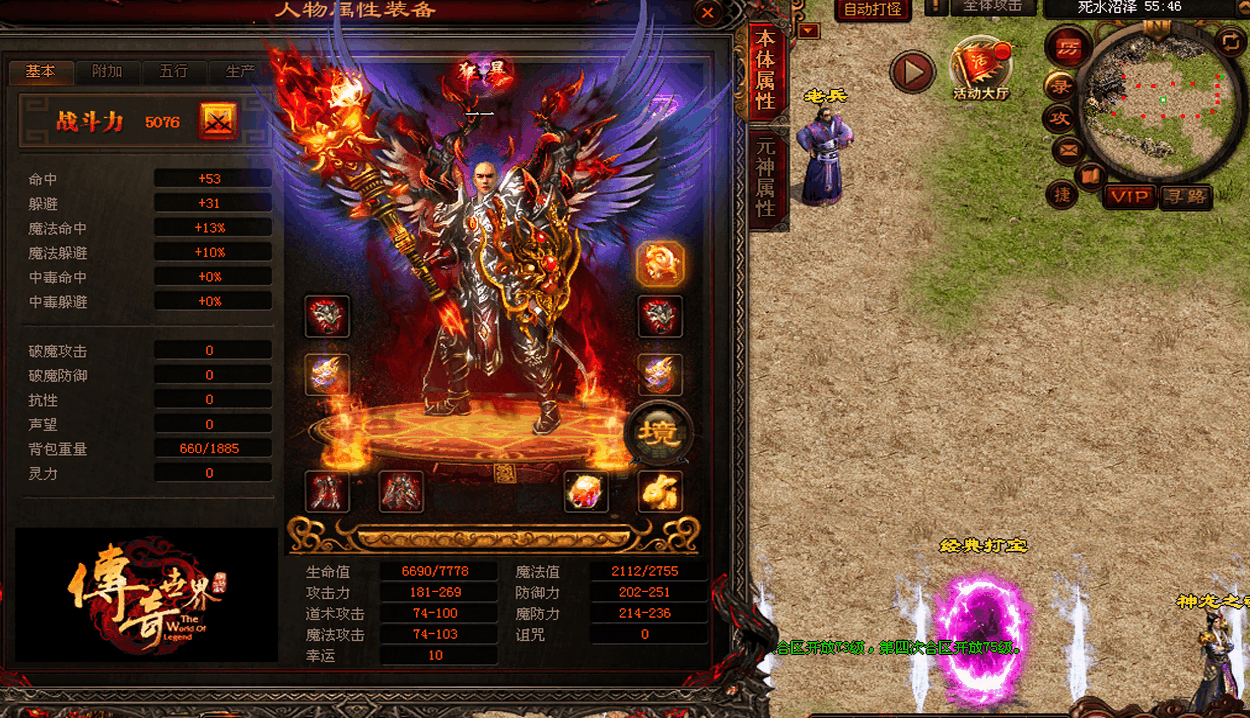1250x718 pixels.
Task: Open the VIP menu
Action: pos(1128,196)
